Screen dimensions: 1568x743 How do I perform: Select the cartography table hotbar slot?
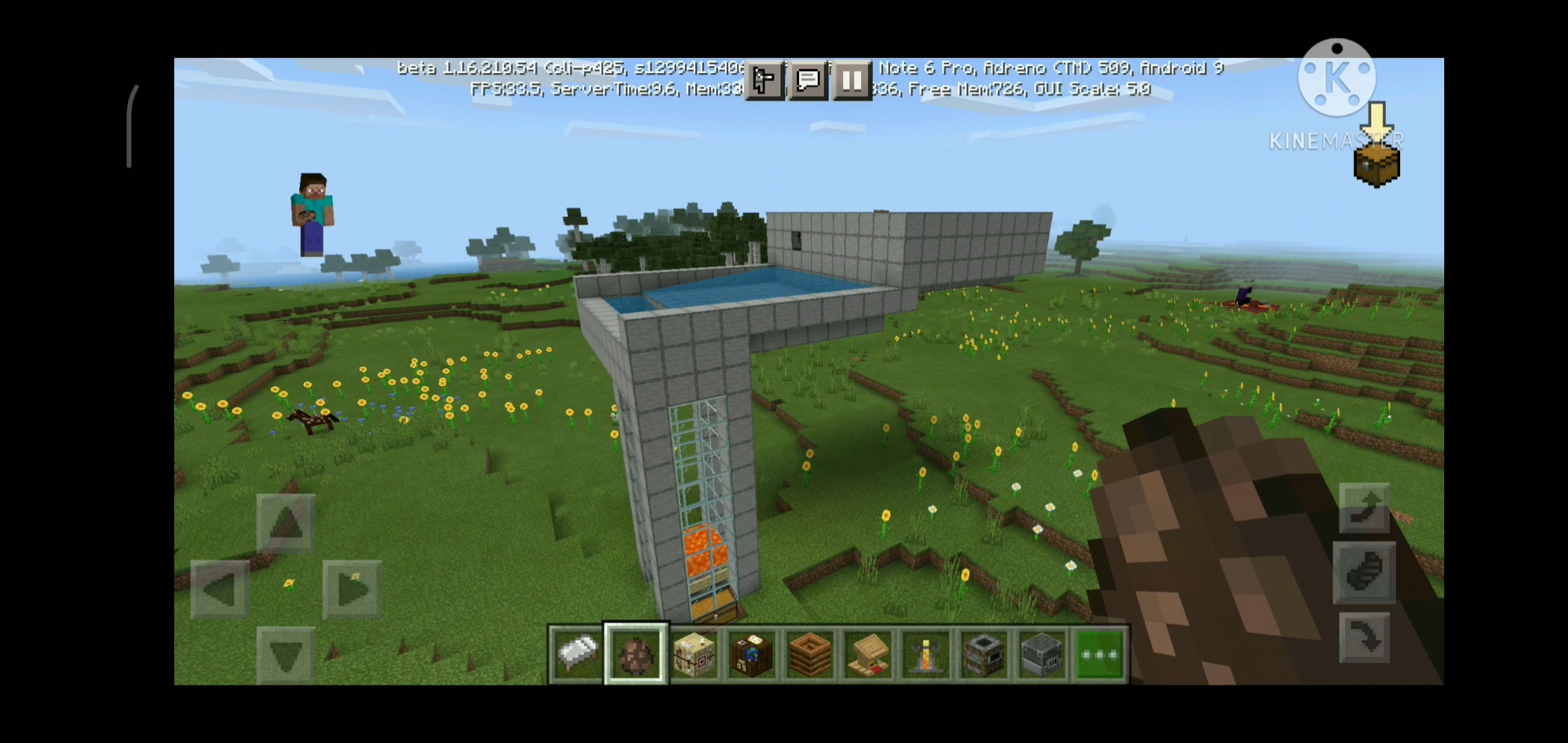[752, 654]
